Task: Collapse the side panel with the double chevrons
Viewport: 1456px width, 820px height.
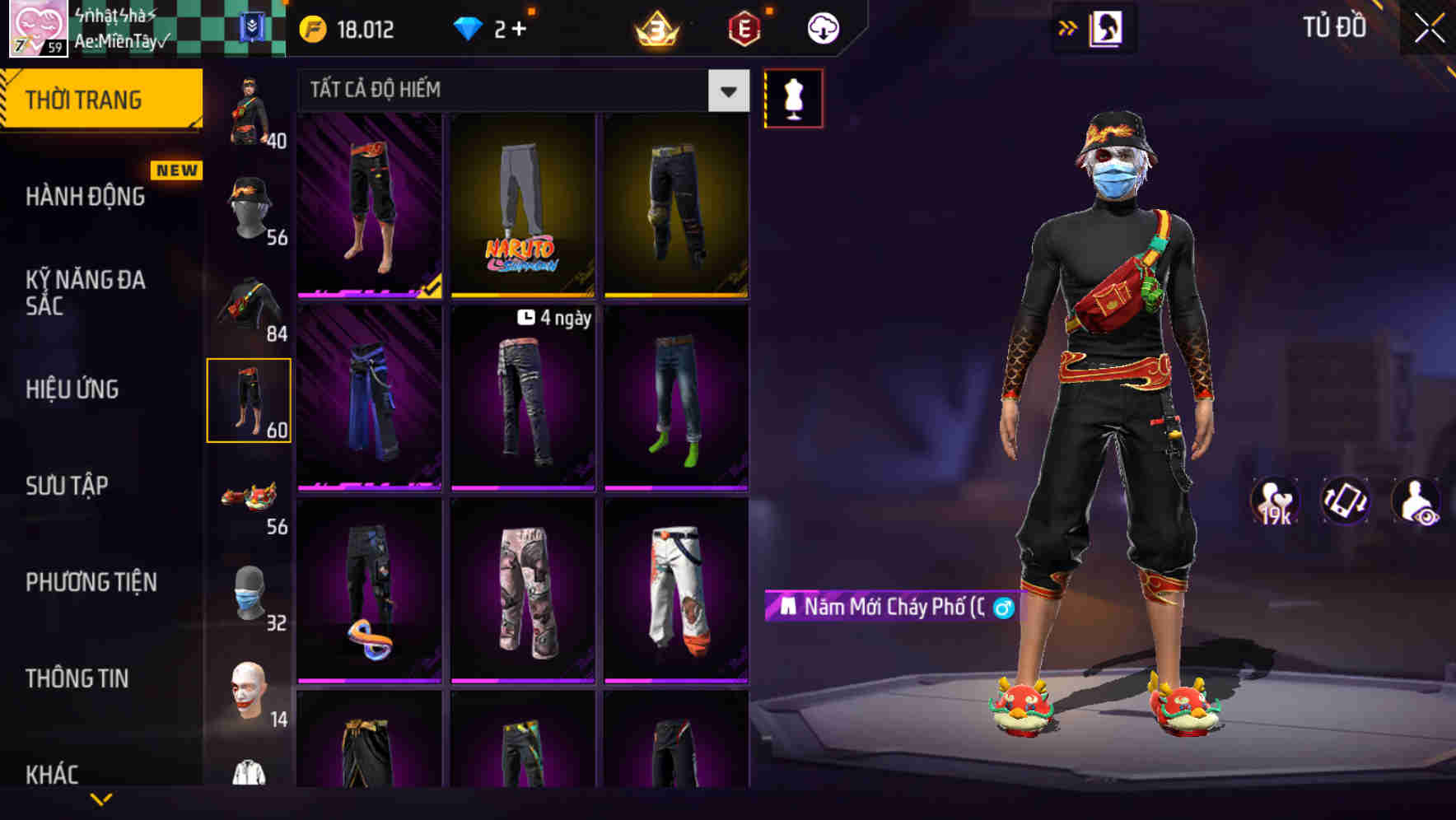Action: tap(1068, 27)
